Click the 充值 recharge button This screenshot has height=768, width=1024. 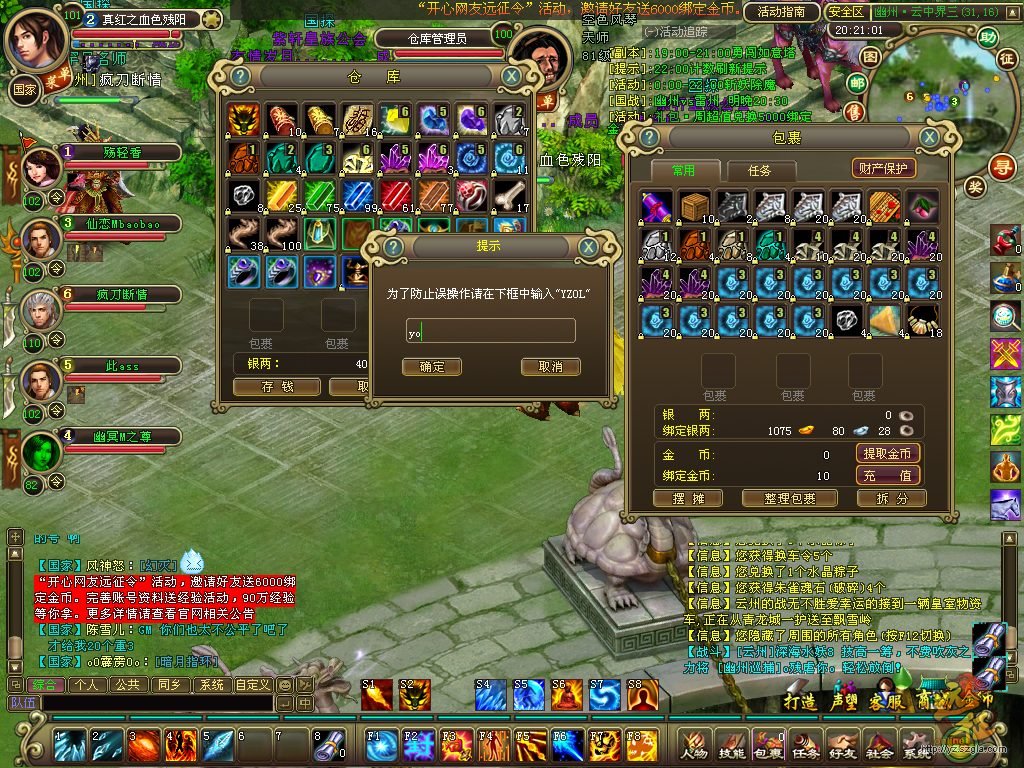(x=889, y=476)
